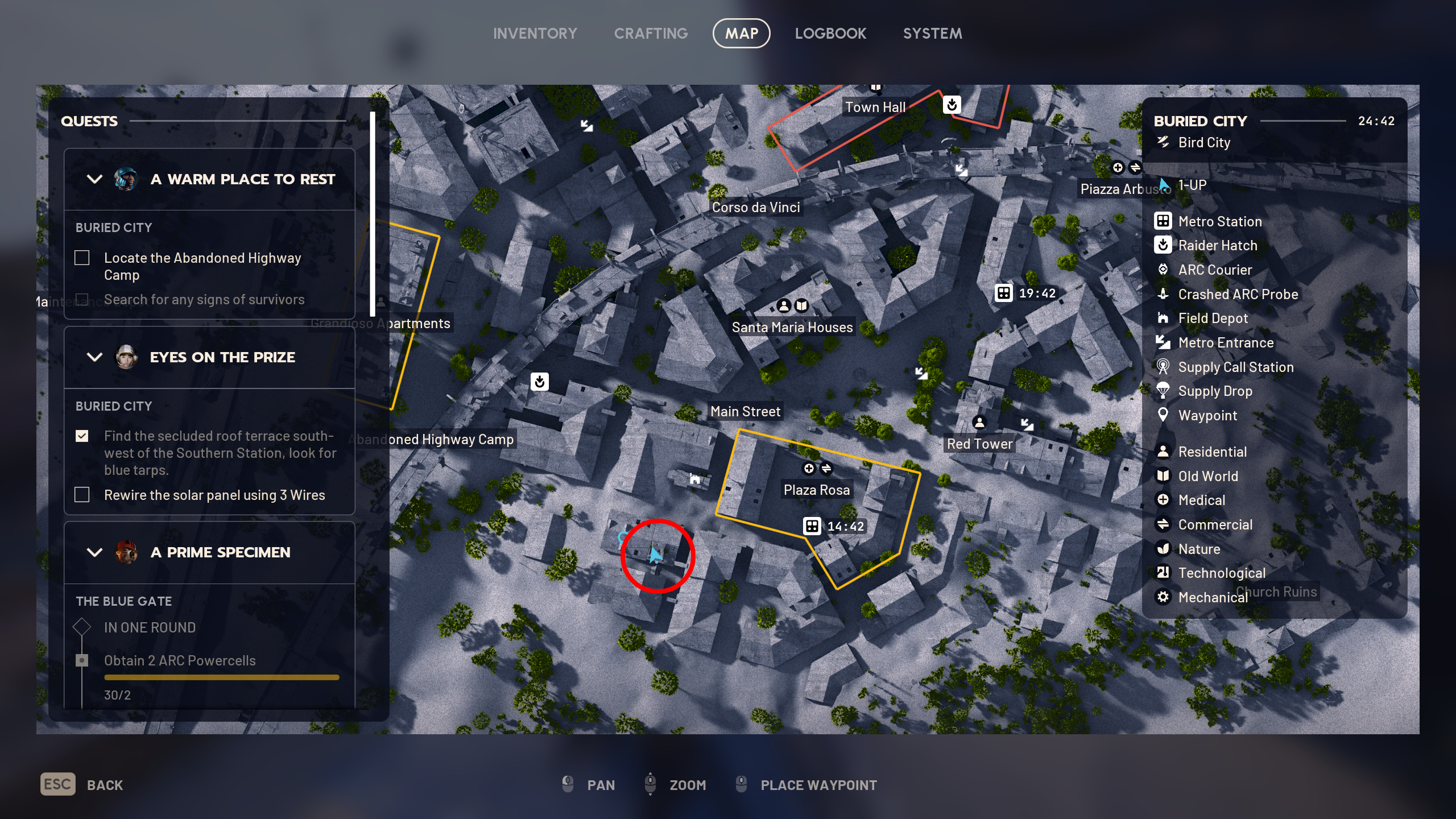Collapse the A WARM PLACE TO REST quest
Screen dimensions: 1456x819
96,179
